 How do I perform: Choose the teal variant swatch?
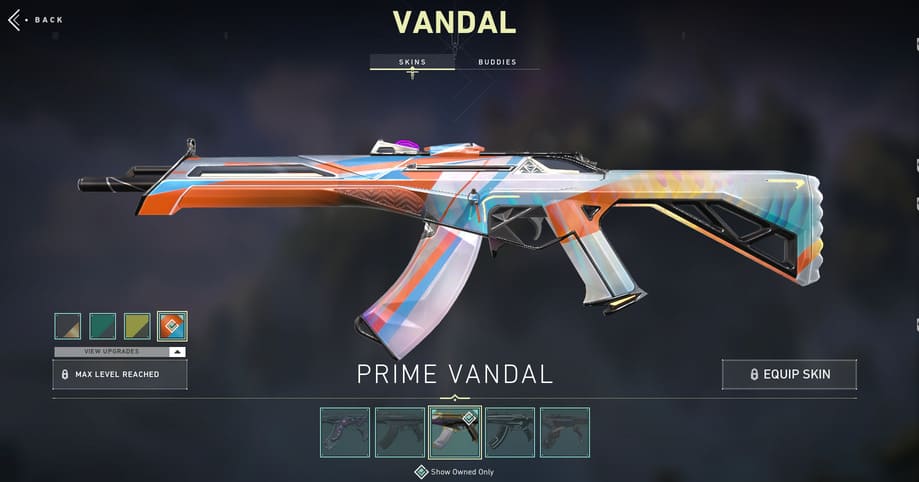[103, 326]
